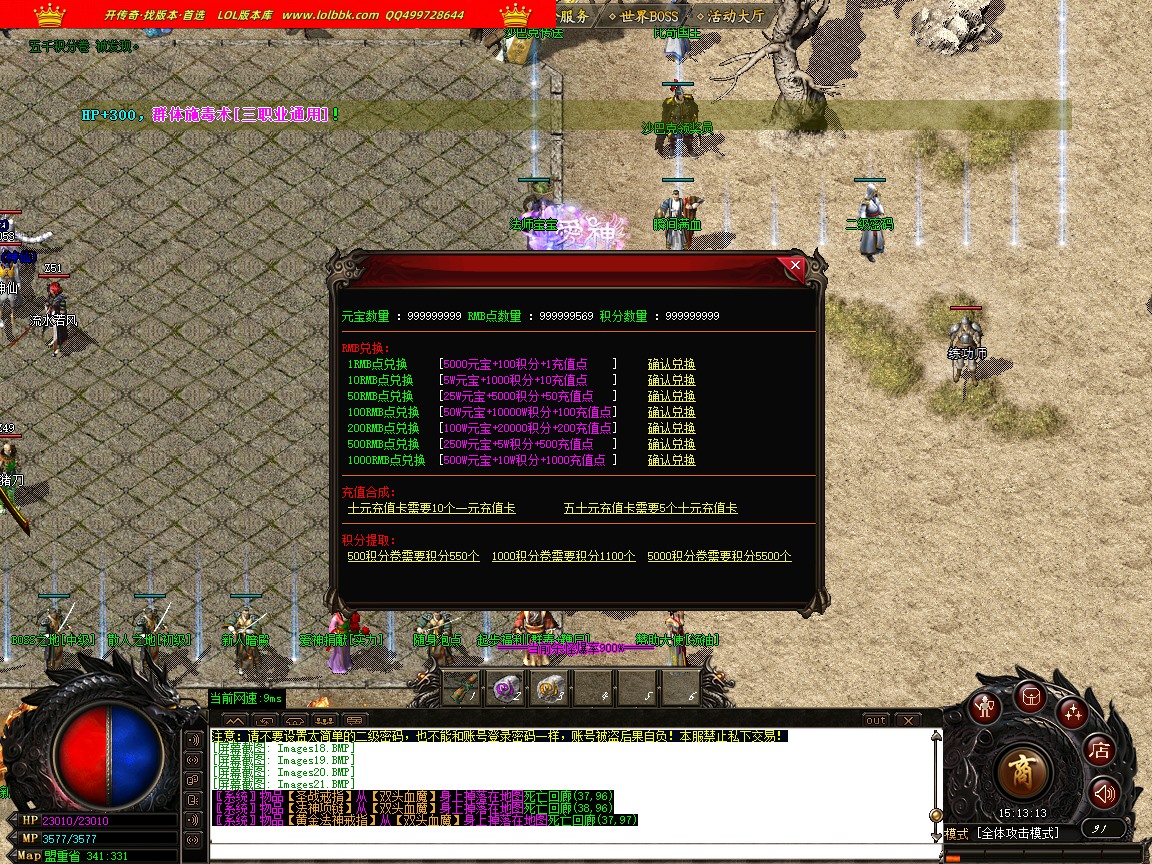
Task: Confirm the 200 RMB point exchange
Action: [x=671, y=429]
